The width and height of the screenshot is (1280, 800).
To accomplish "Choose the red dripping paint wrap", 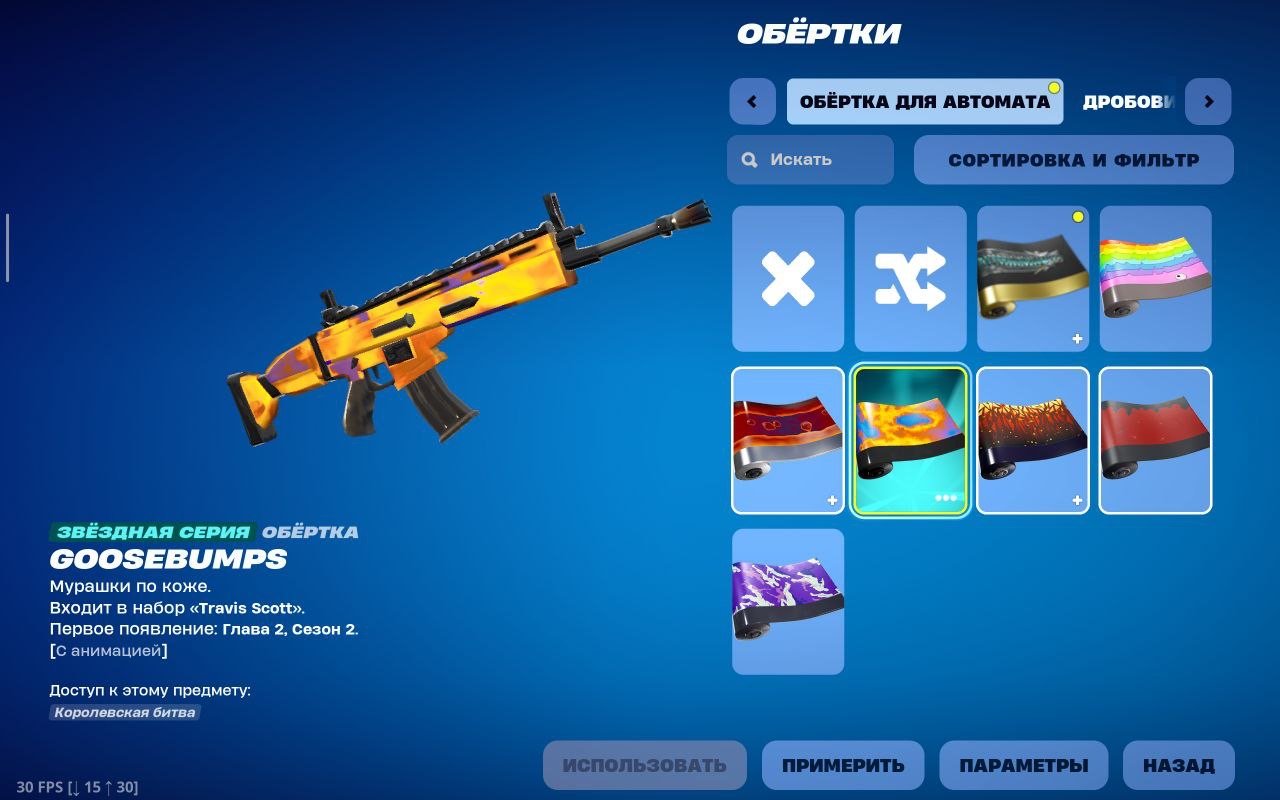I will pos(1155,440).
